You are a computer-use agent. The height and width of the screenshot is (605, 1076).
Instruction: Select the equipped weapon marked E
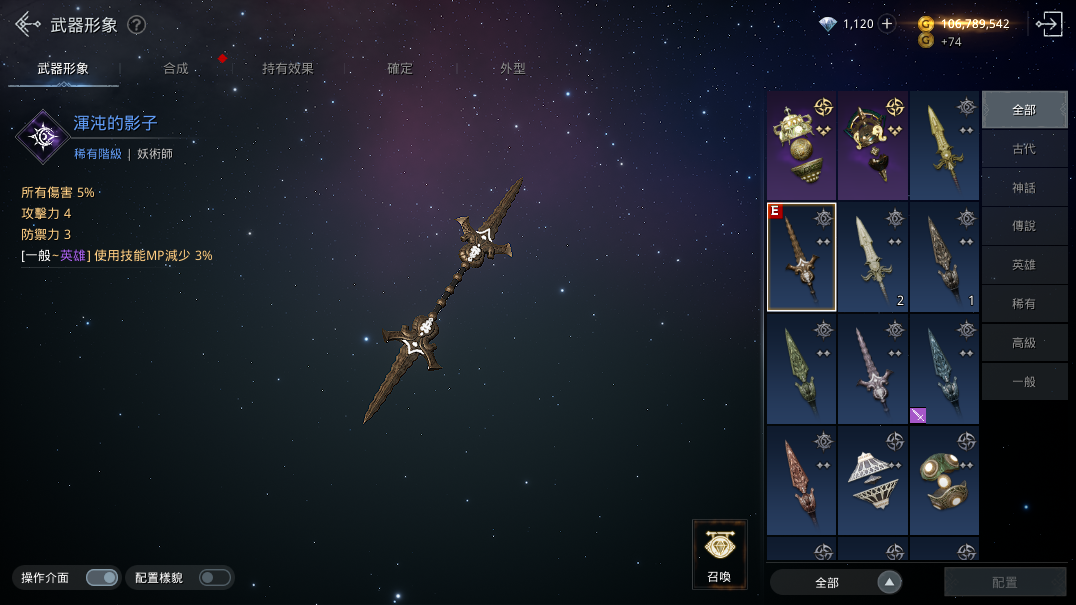pos(801,257)
